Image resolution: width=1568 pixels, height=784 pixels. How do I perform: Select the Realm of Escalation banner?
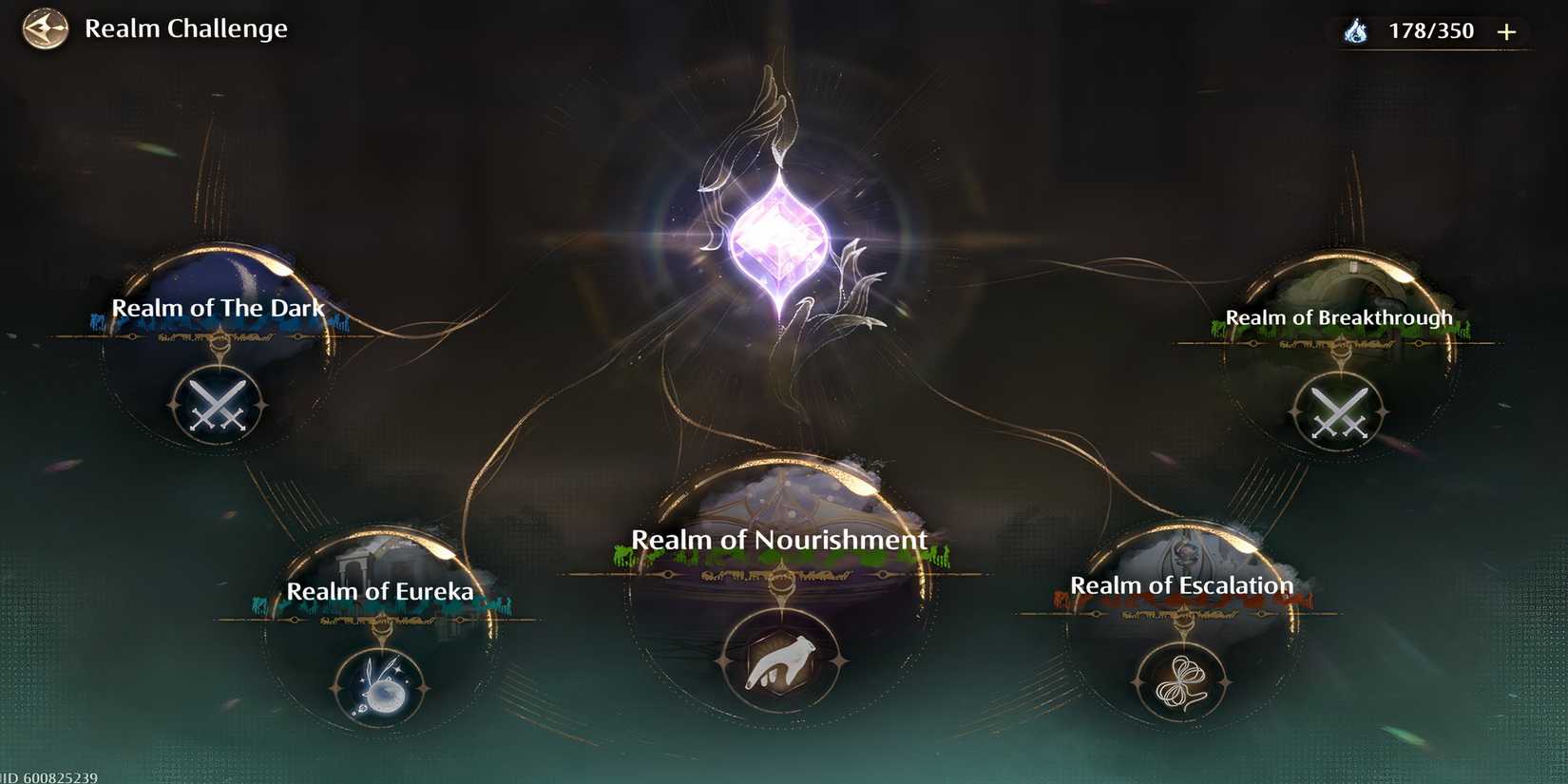pos(1182,585)
